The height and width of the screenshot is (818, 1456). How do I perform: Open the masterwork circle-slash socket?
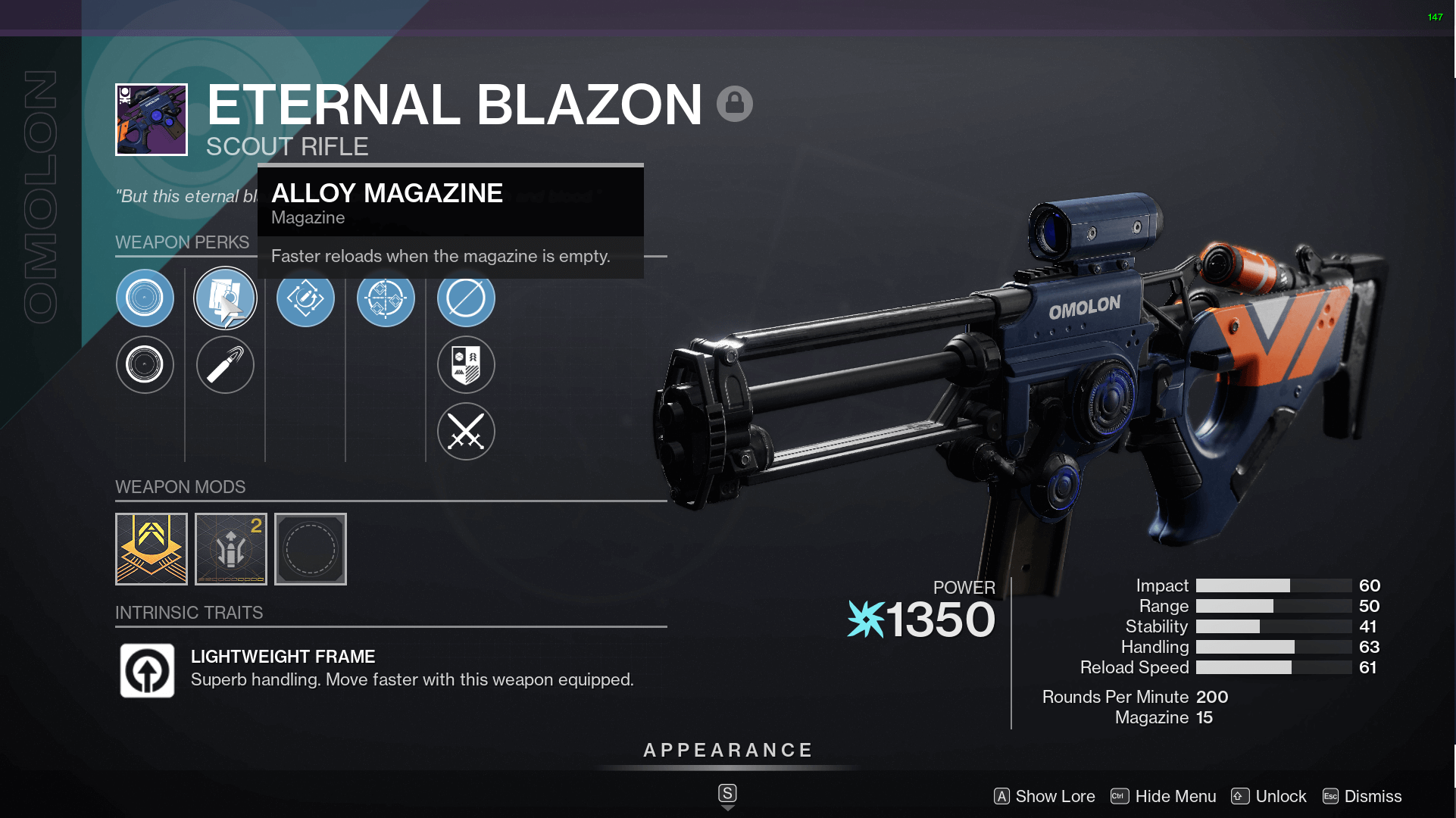tap(465, 298)
